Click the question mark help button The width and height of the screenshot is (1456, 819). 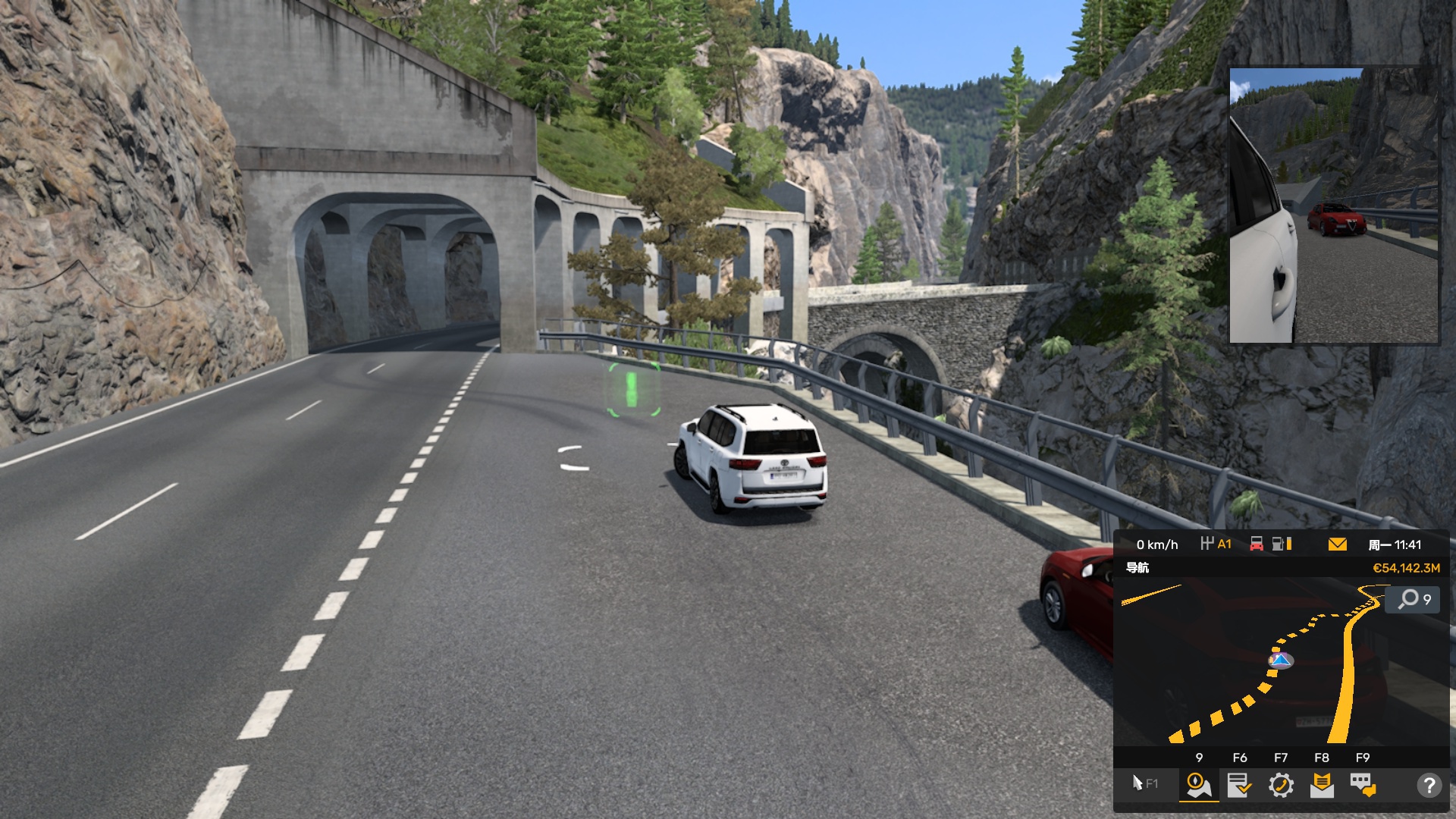[1429, 785]
